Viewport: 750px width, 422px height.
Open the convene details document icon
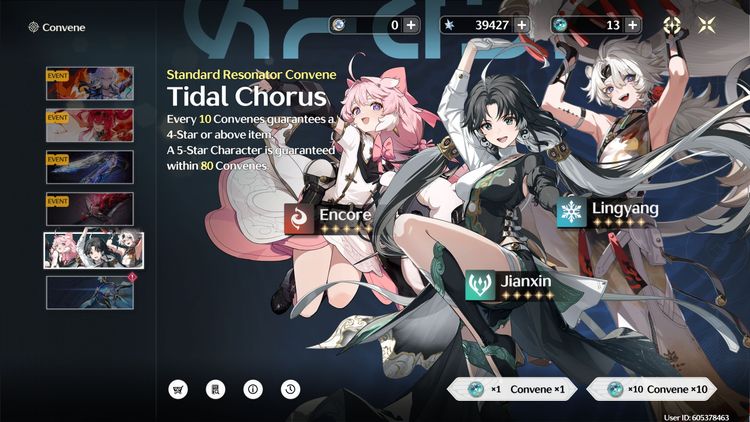click(214, 389)
